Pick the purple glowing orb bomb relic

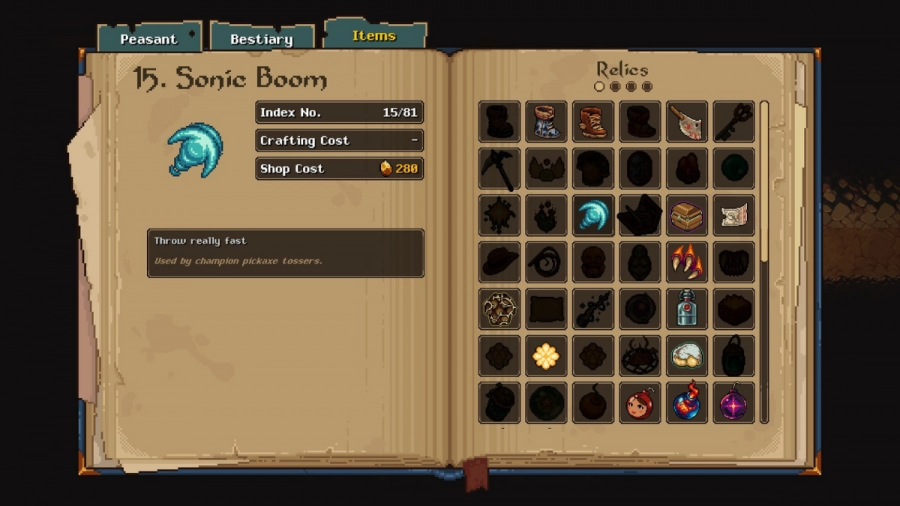[734, 403]
